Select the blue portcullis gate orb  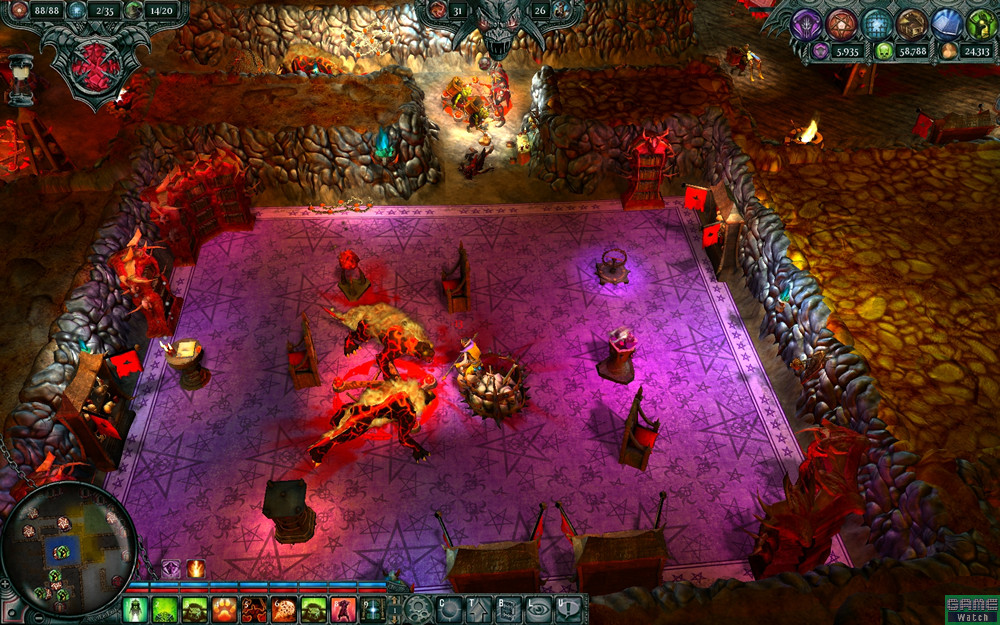(x=877, y=23)
